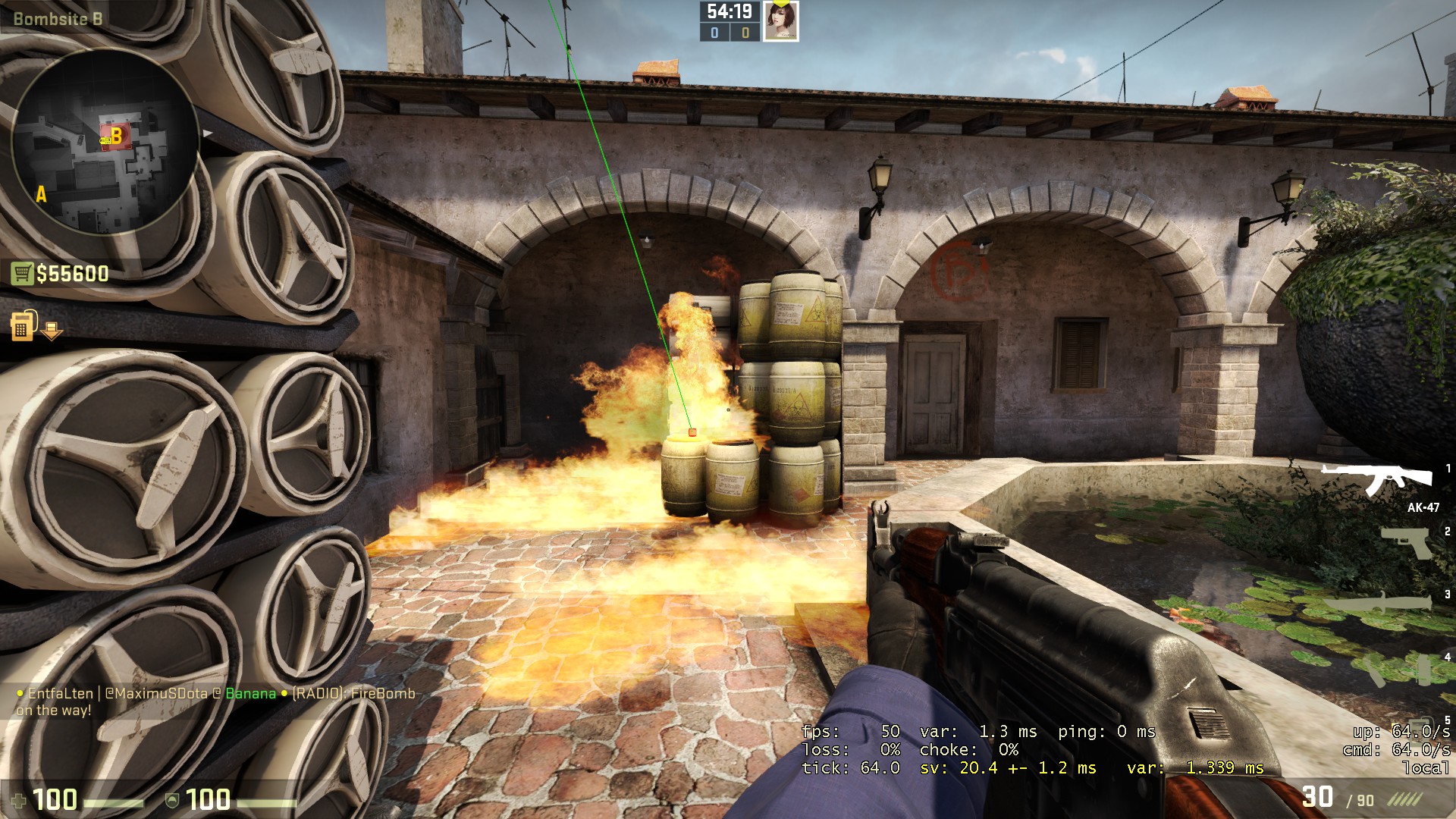
Task: Click the C4 bomb carrier icon
Action: (24, 326)
